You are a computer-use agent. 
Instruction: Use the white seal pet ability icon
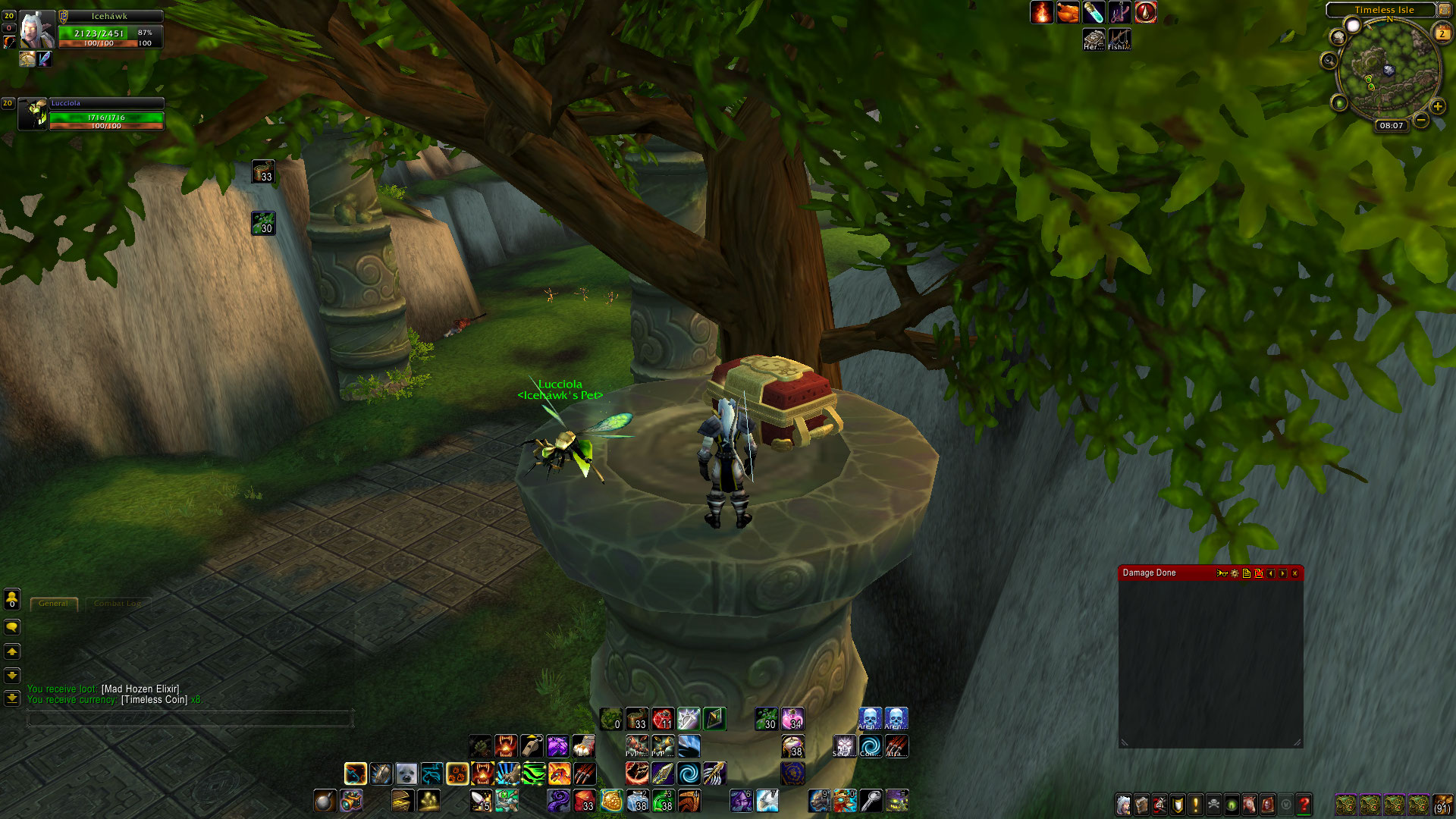[x=406, y=774]
